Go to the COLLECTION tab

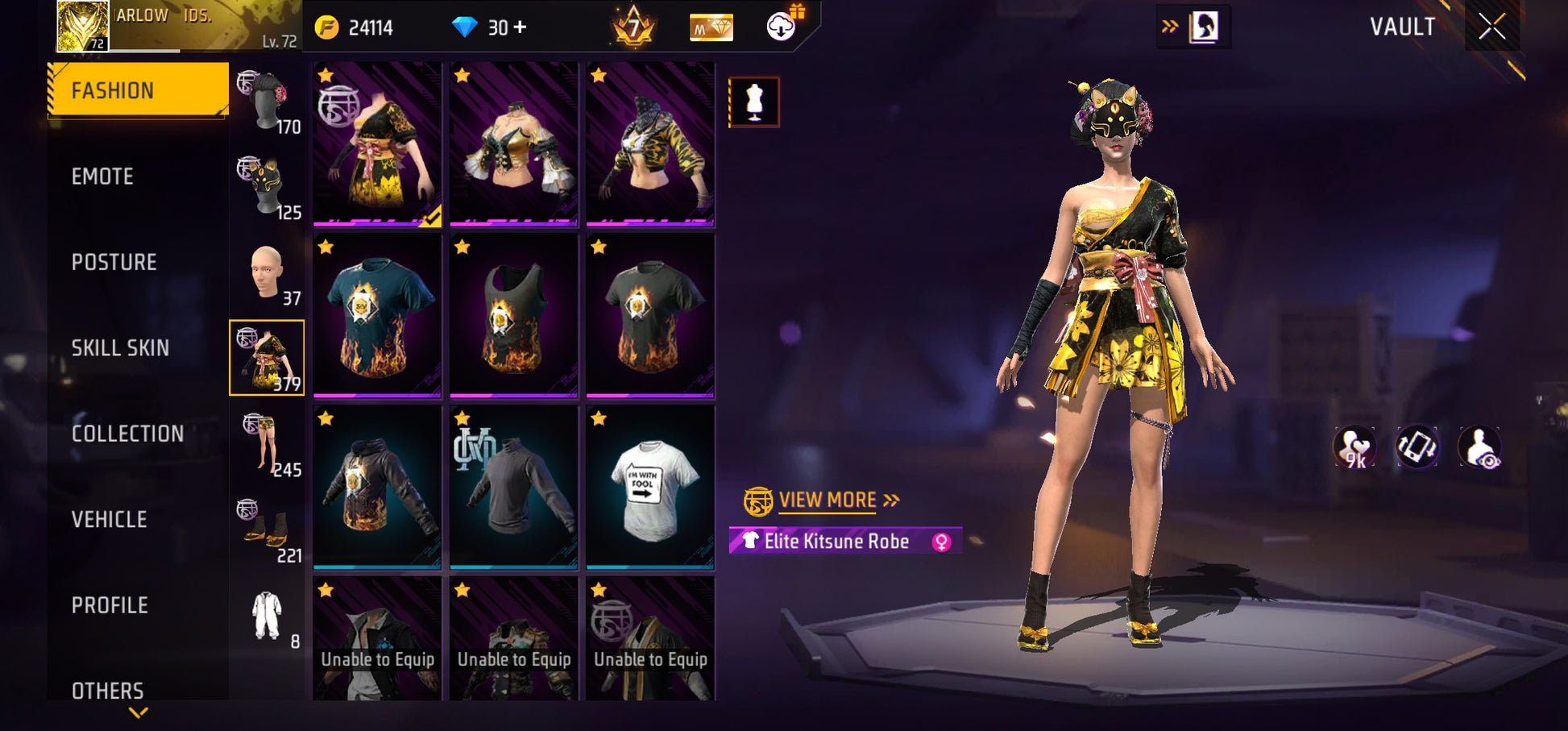(127, 434)
